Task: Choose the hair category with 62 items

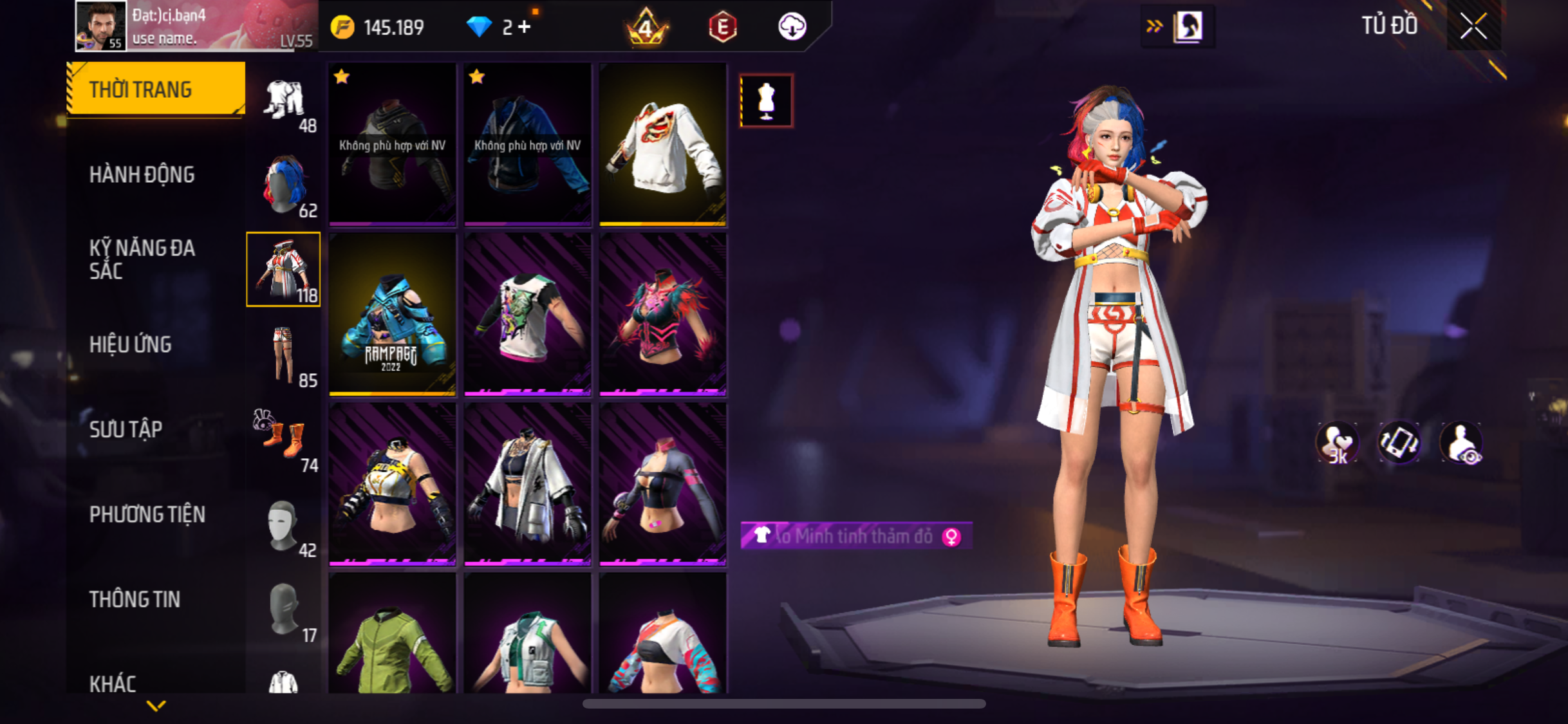Action: pos(284,185)
